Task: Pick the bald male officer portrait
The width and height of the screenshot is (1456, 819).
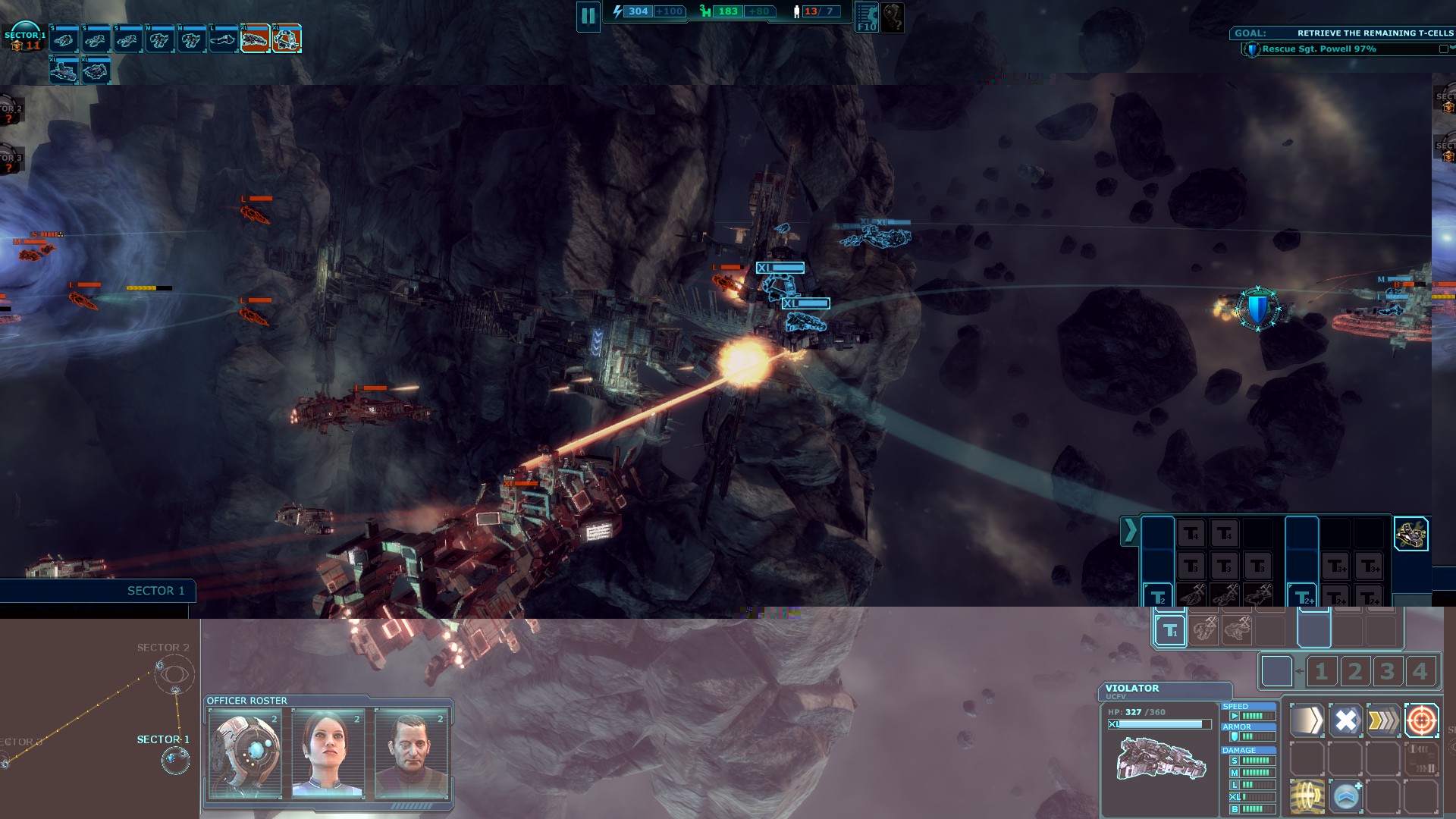Action: coord(411,753)
